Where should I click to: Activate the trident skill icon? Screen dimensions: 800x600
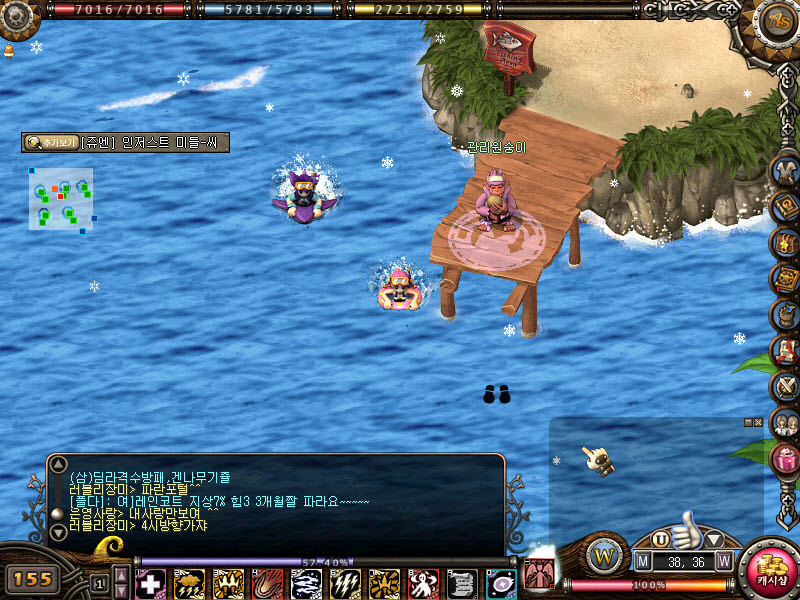tap(228, 584)
